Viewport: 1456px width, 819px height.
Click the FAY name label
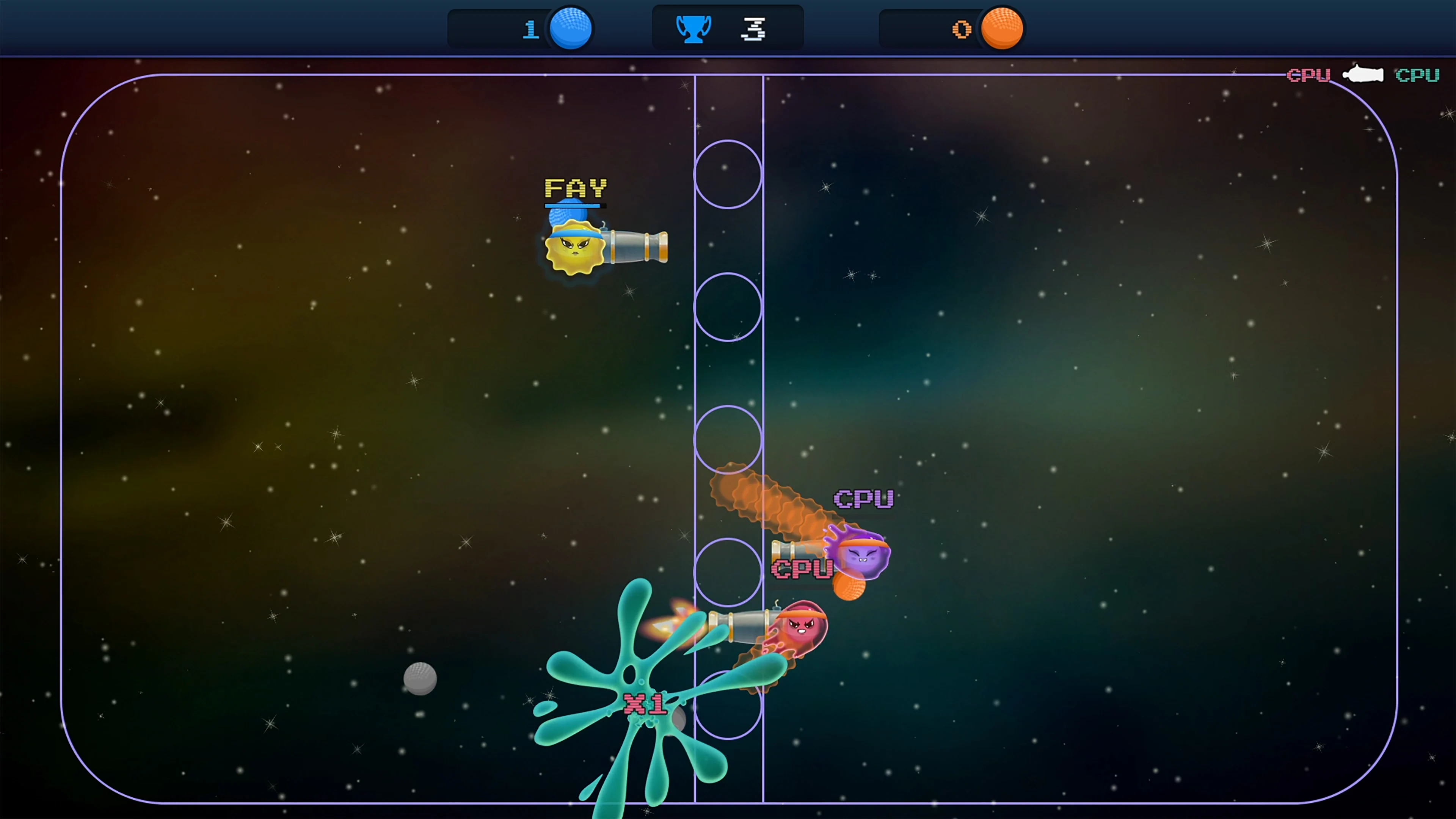[576, 188]
